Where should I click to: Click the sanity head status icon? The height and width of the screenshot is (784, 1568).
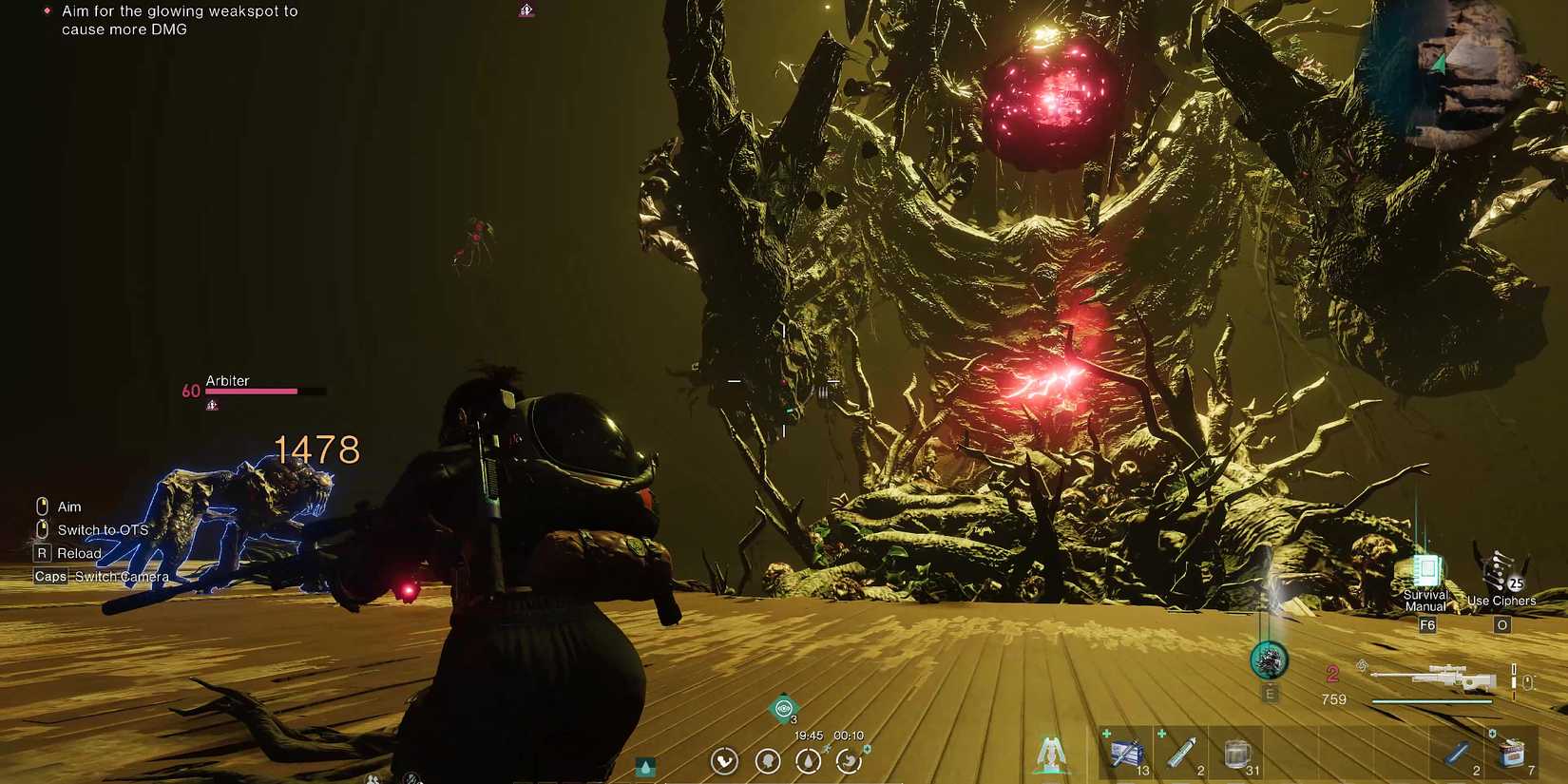767,761
